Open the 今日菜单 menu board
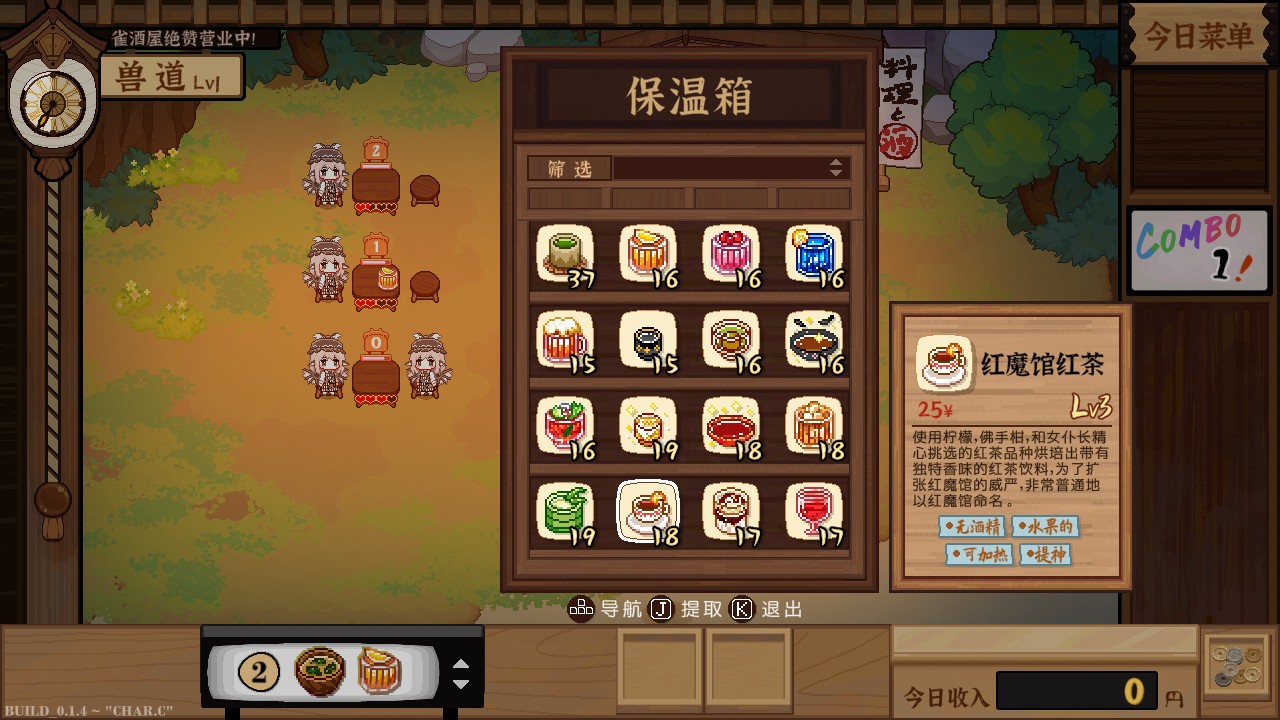The image size is (1280, 720). pyautogui.click(x=1196, y=33)
